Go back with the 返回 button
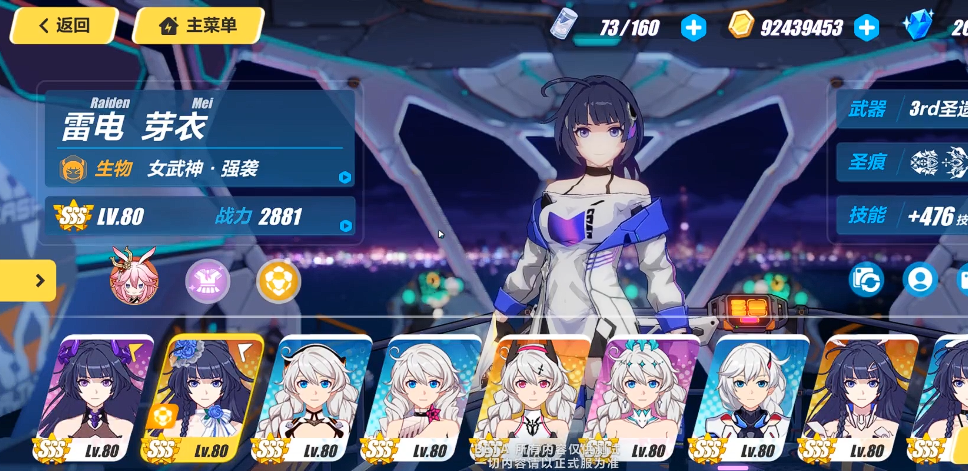This screenshot has width=968, height=471. [x=64, y=26]
